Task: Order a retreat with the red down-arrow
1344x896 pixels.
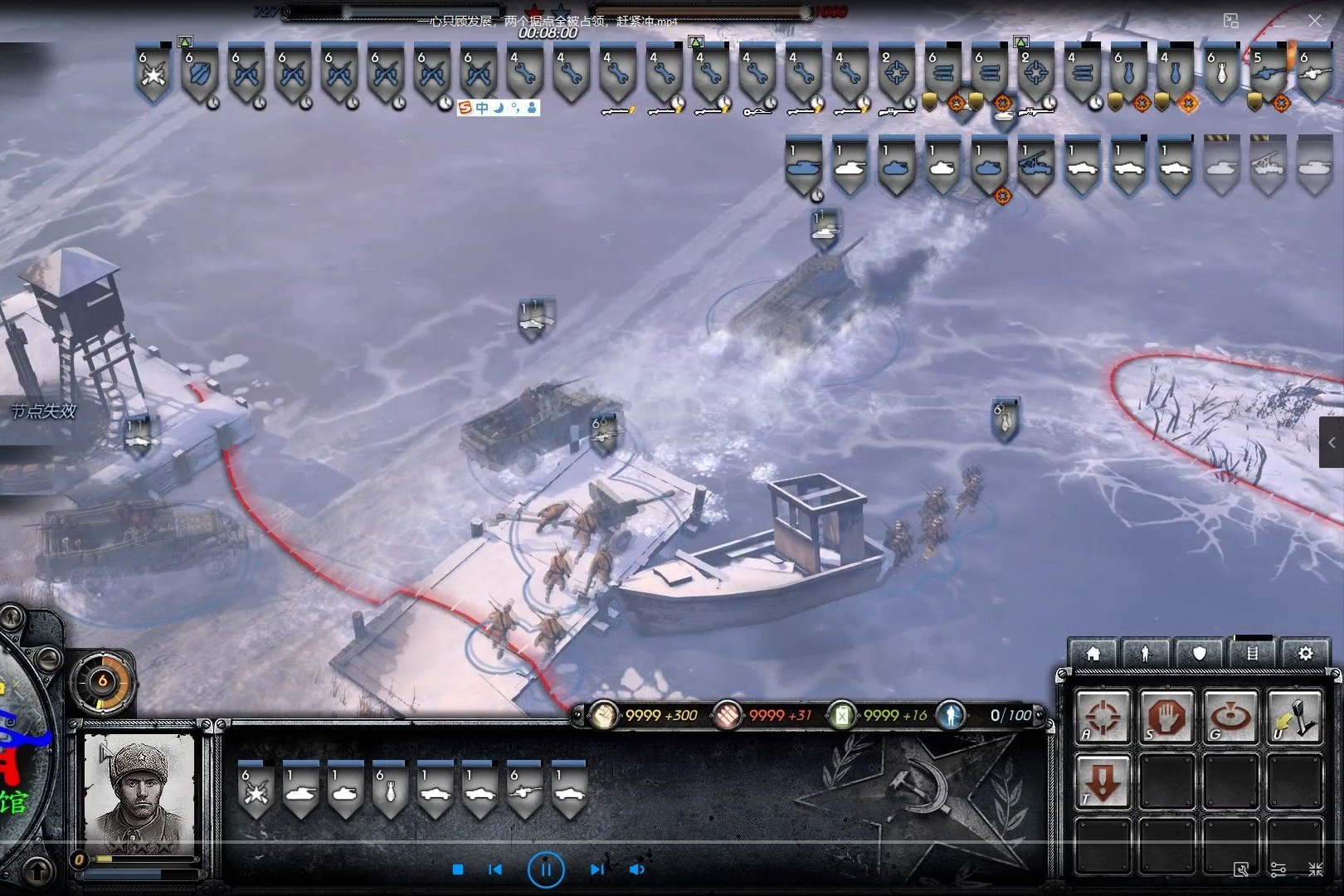Action: point(1103,782)
